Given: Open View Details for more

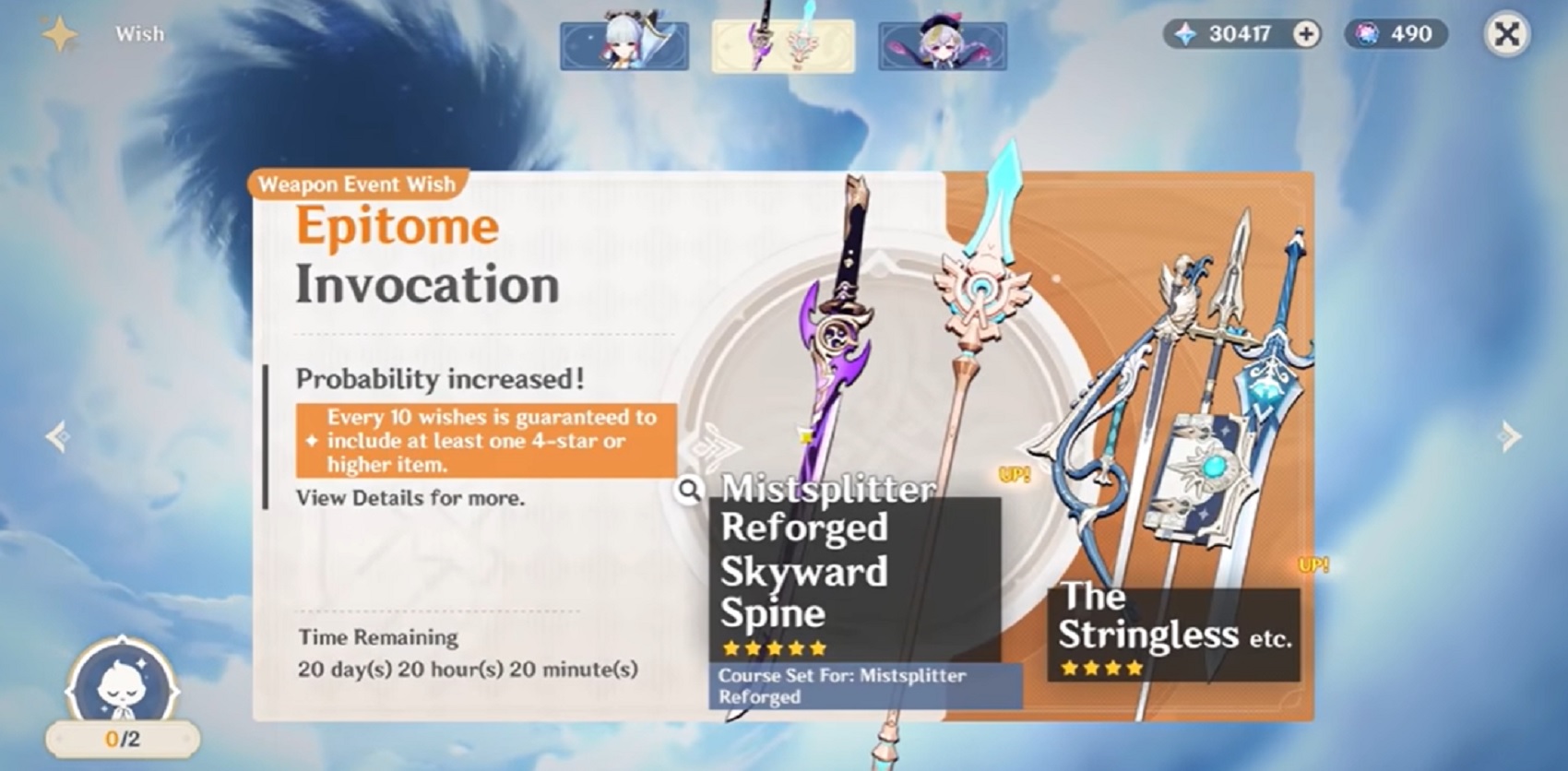Looking at the screenshot, I should 409,498.
